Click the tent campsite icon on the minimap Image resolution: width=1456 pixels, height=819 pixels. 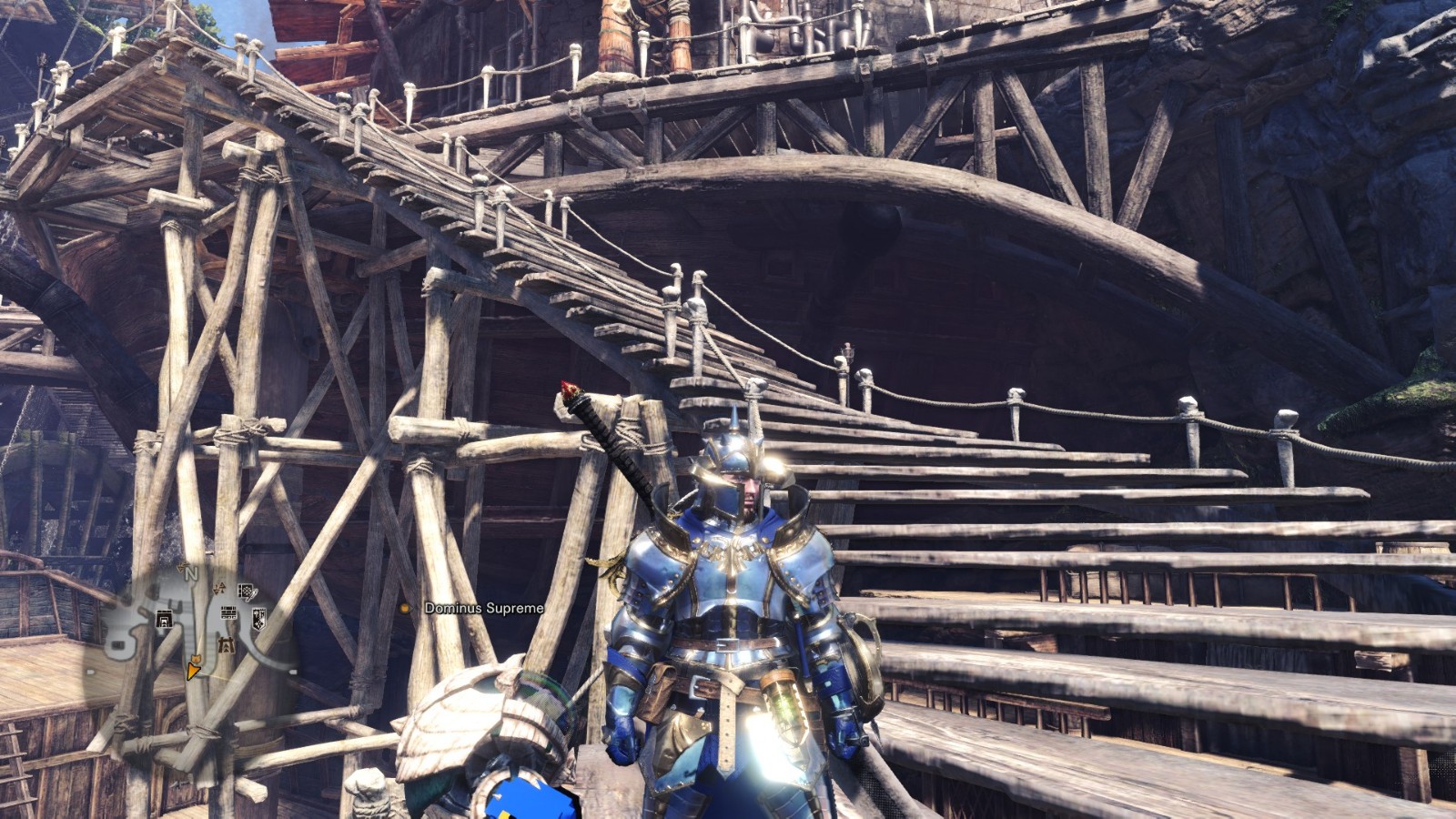point(227,644)
